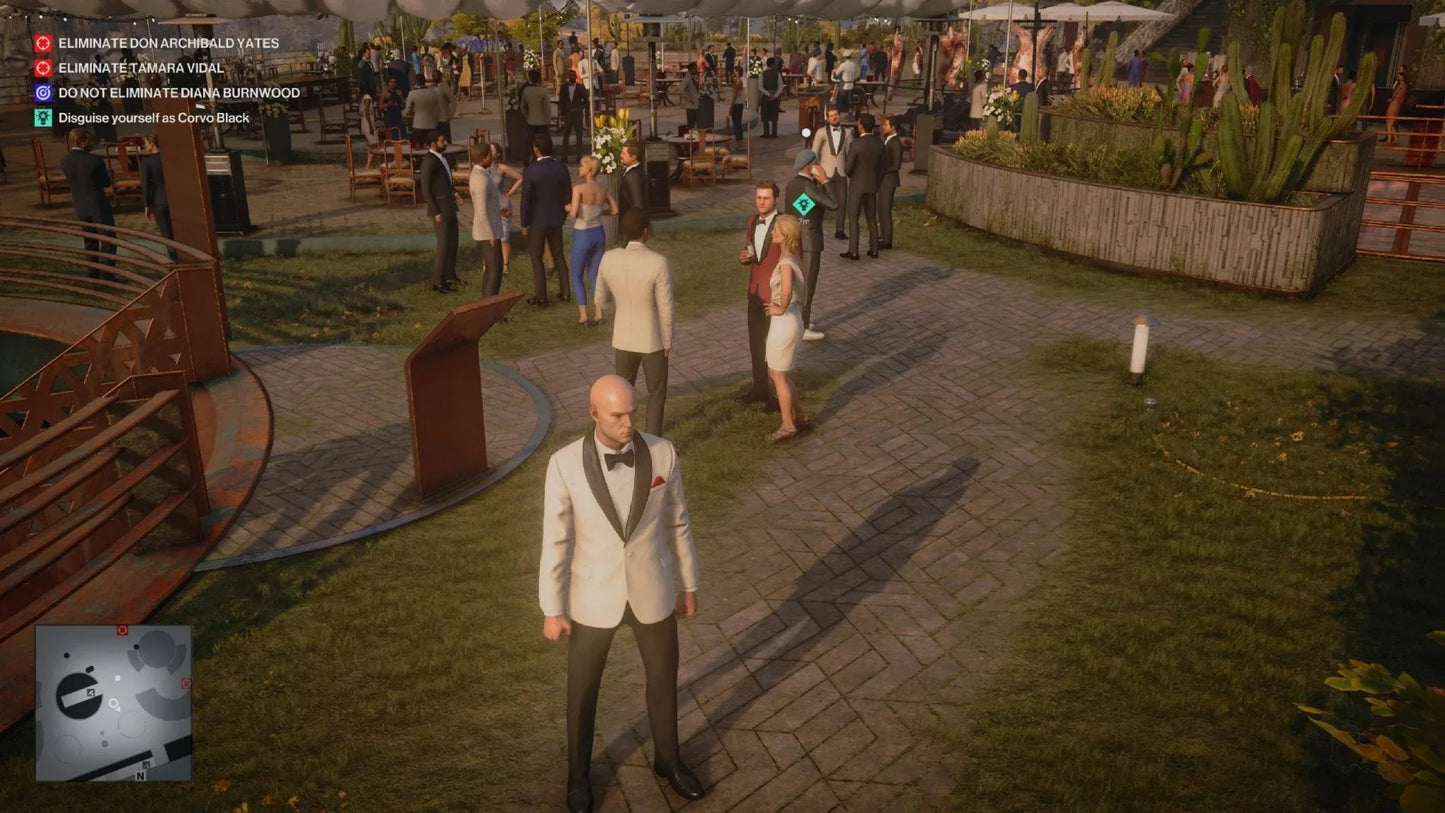Click the Do Not Eliminate Diana Burnwood objective
The height and width of the screenshot is (813, 1445).
pyautogui.click(x=178, y=93)
